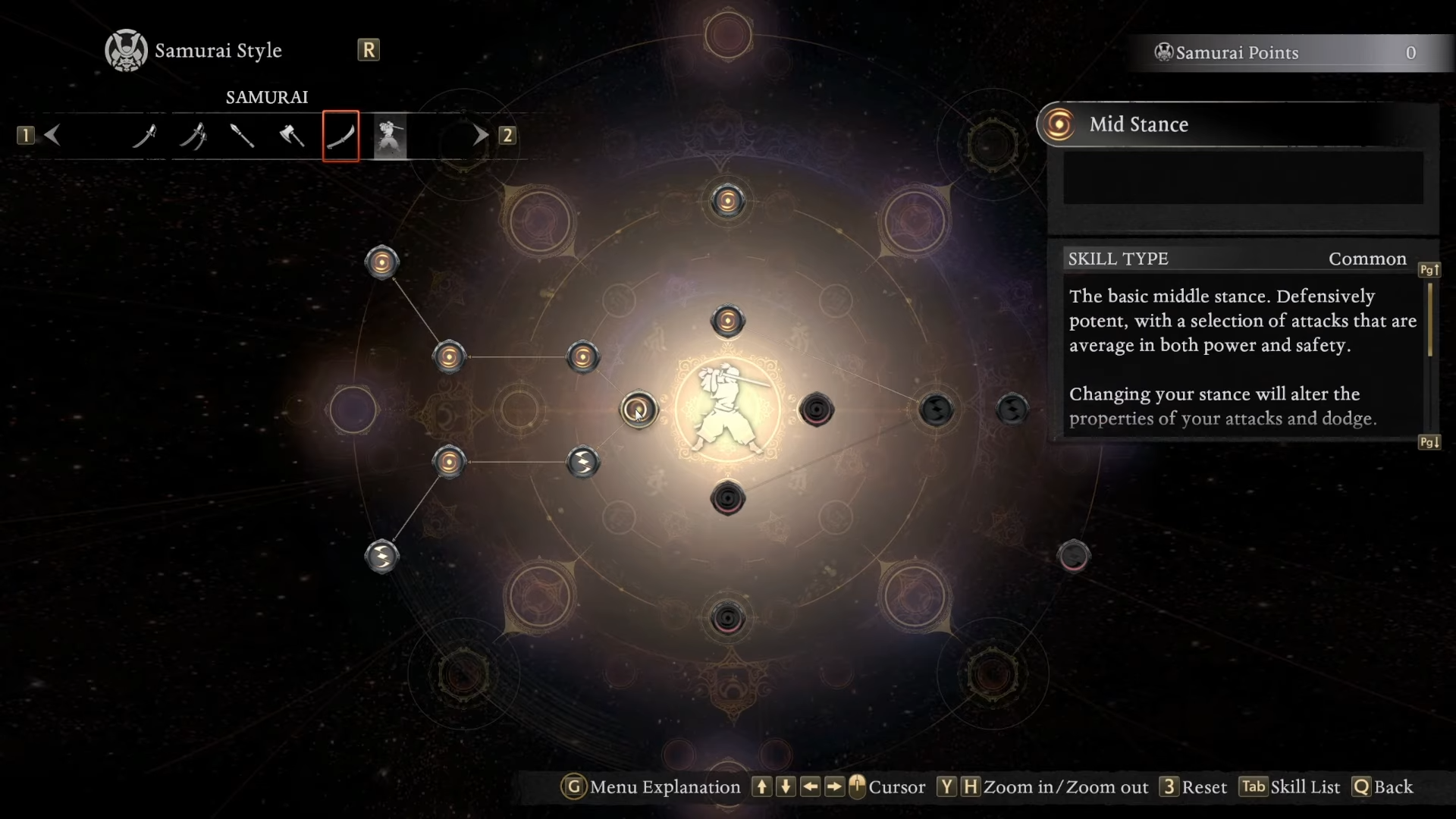Viewport: 1456px width, 819px height.
Task: Select the single sword weapon tab
Action: [x=144, y=136]
